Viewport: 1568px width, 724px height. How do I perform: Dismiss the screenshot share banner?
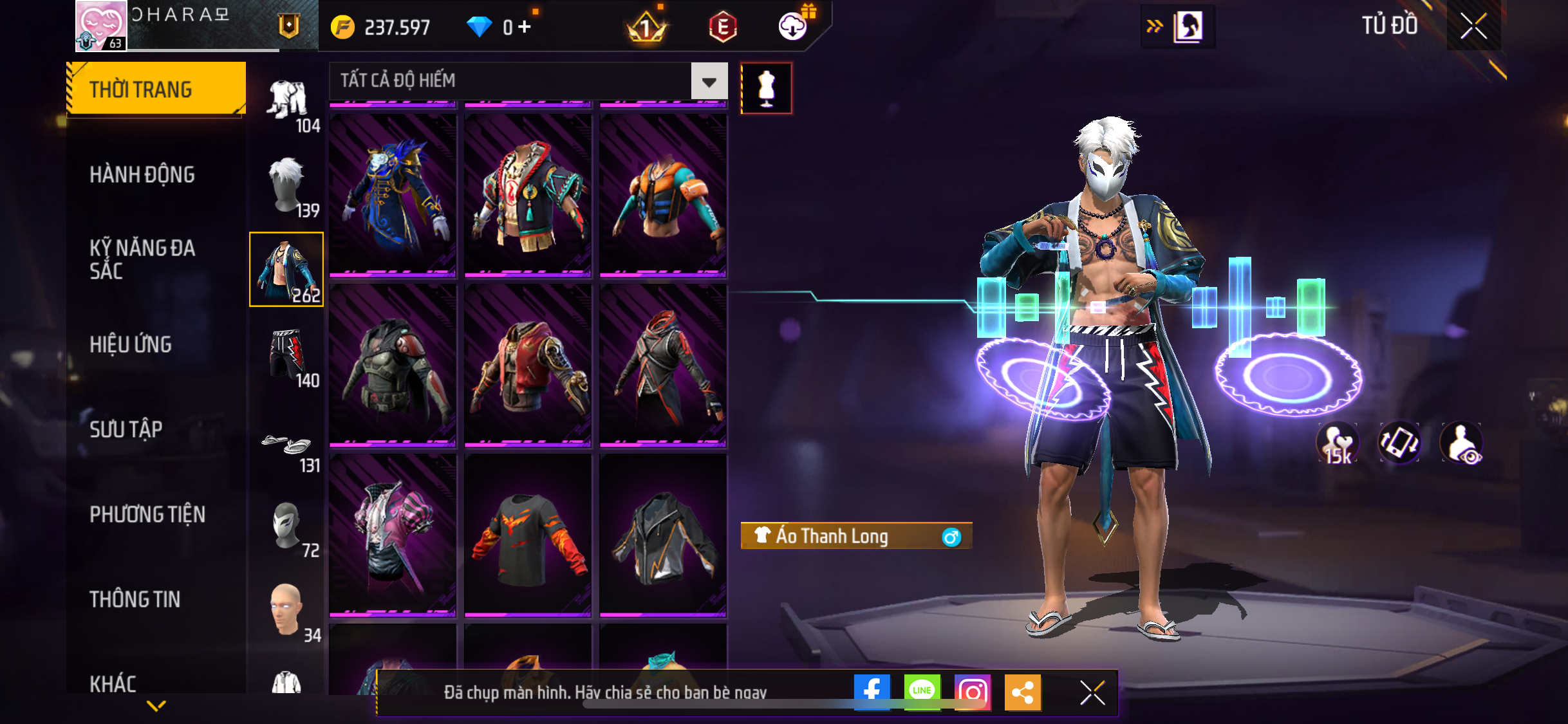point(1092,692)
